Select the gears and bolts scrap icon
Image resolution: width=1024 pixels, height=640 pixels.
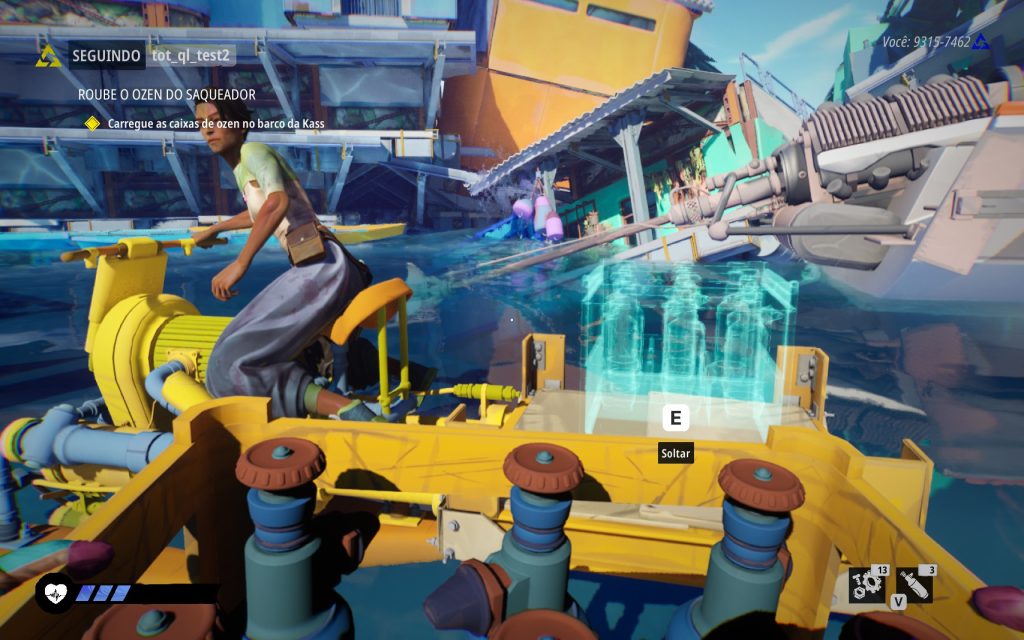(865, 585)
